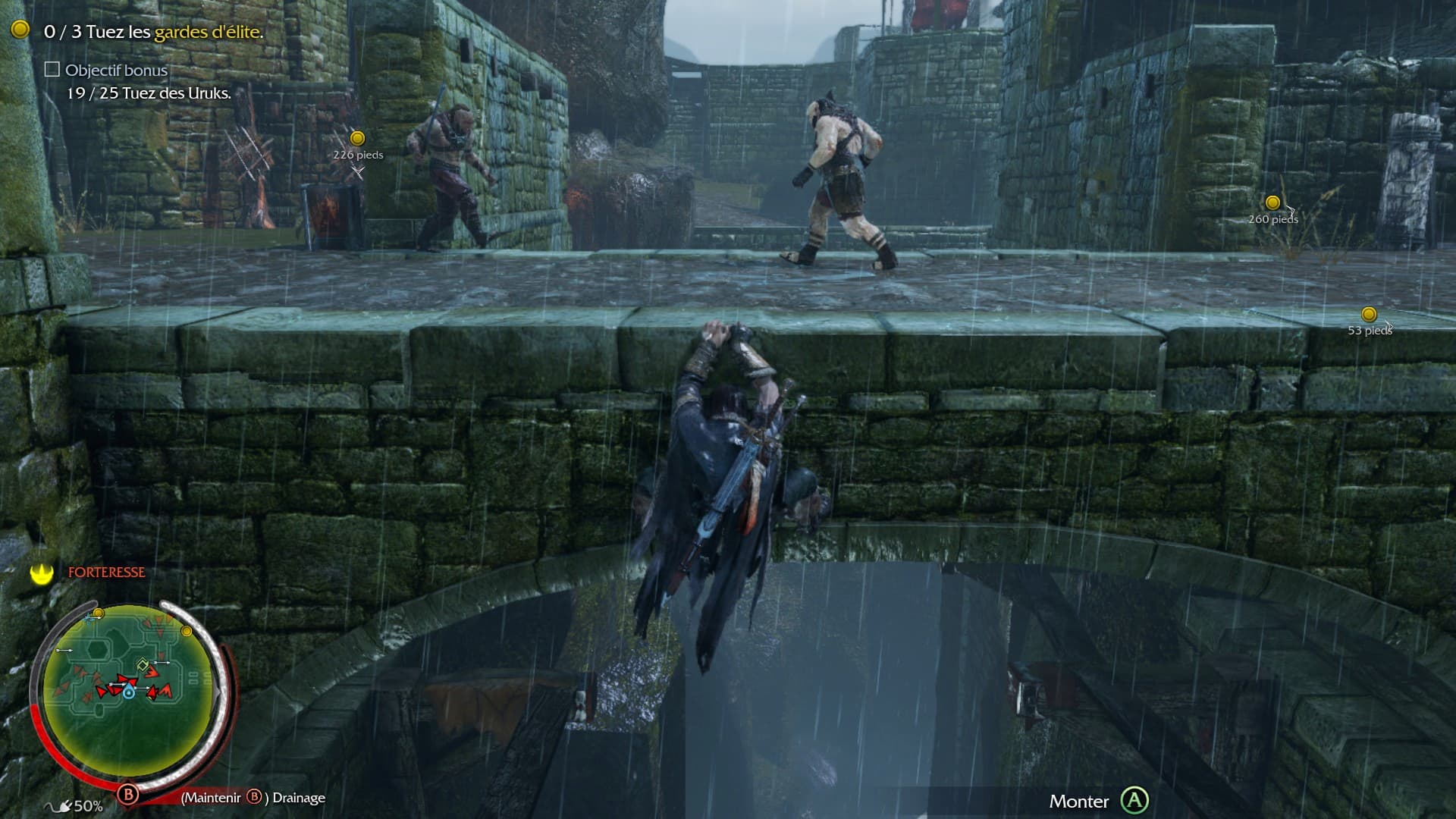This screenshot has height=819, width=1456.
Task: Select the 53 pieds objective marker
Action: click(1369, 314)
